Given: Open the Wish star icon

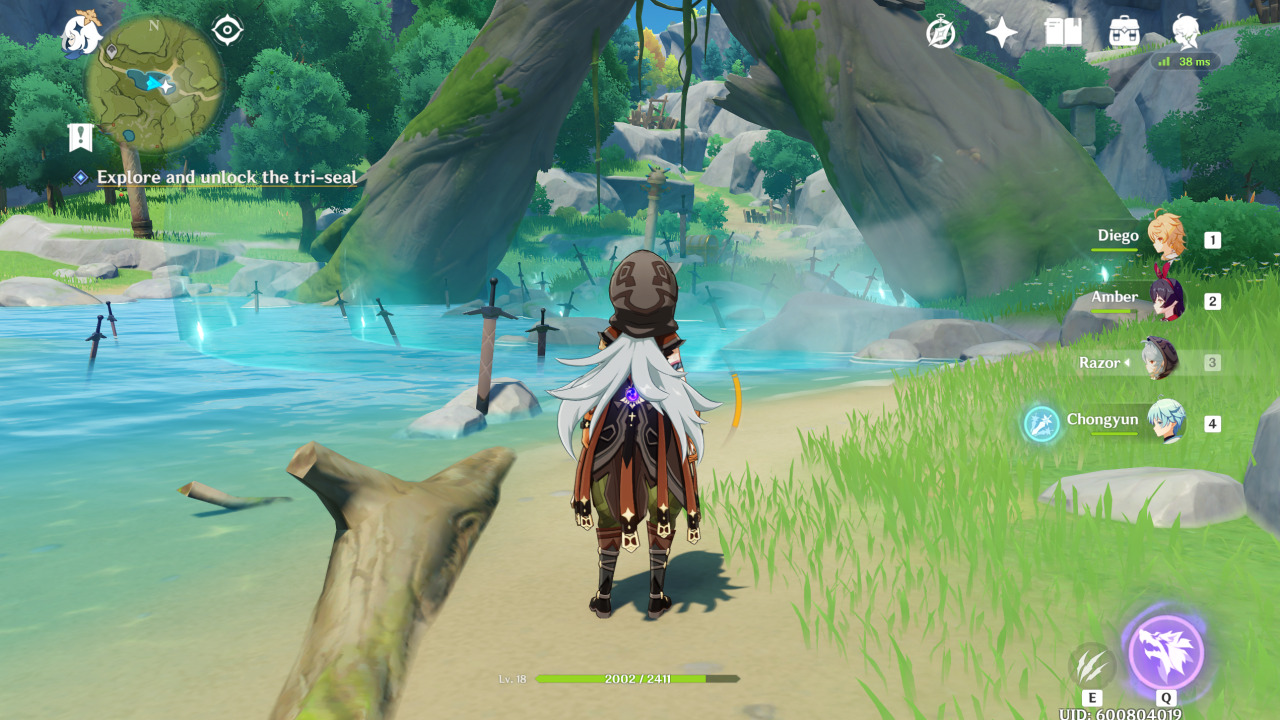Looking at the screenshot, I should 1001,33.
